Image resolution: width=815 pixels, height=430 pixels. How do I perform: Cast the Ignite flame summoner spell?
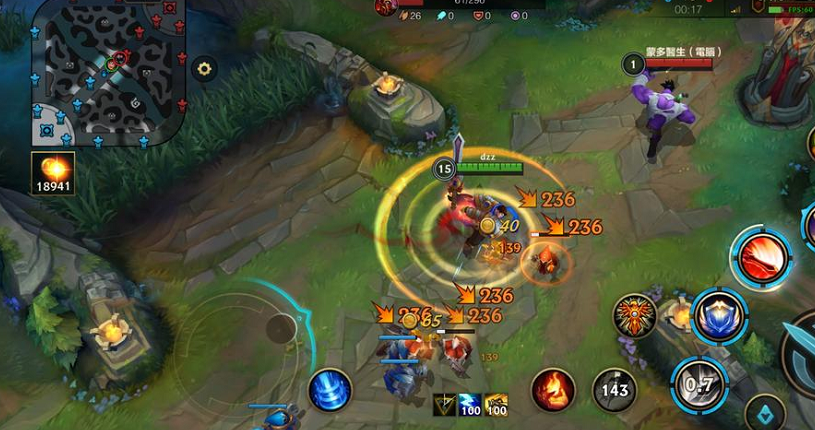[x=552, y=389]
